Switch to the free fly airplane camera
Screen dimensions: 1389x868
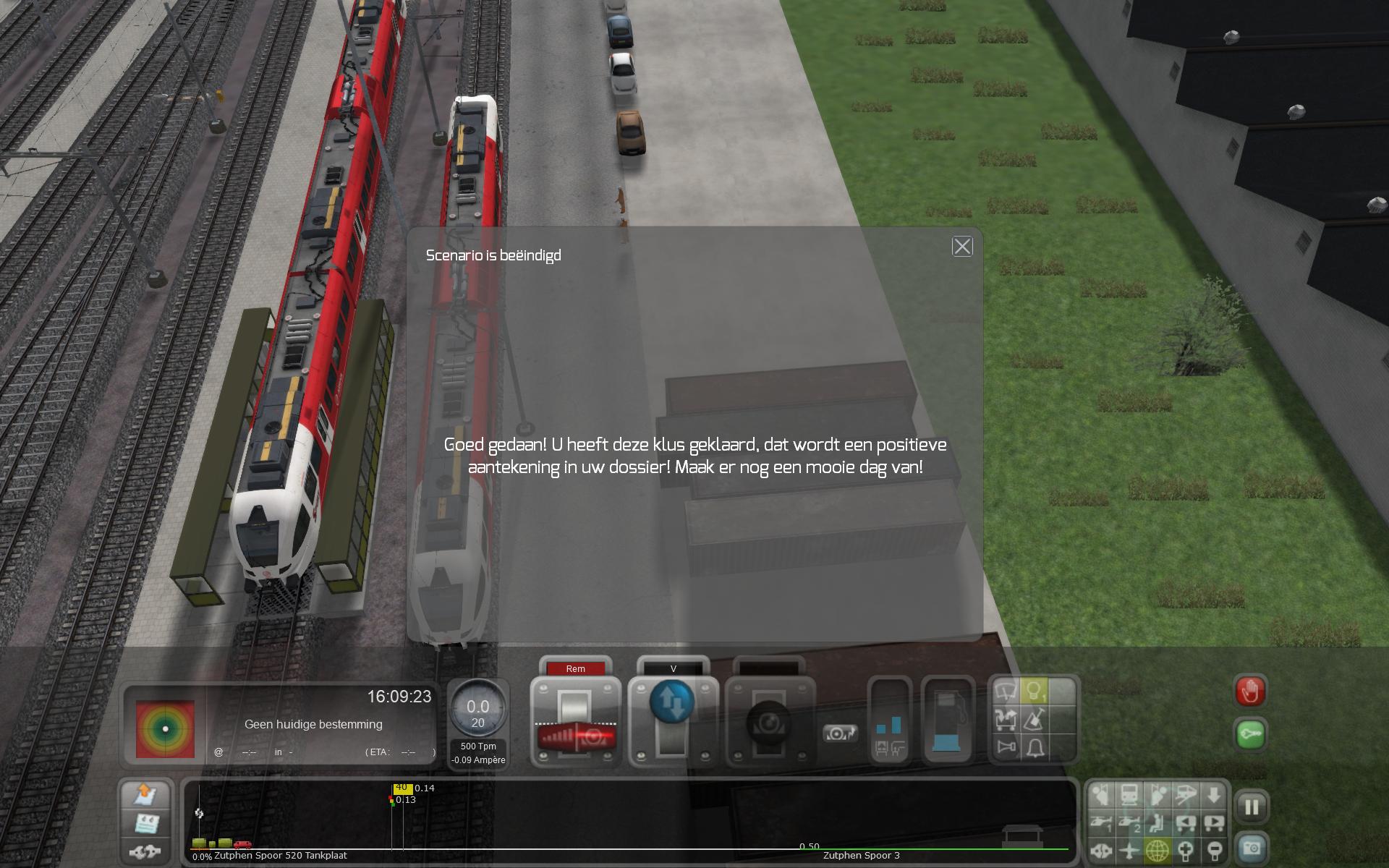(x=1129, y=851)
